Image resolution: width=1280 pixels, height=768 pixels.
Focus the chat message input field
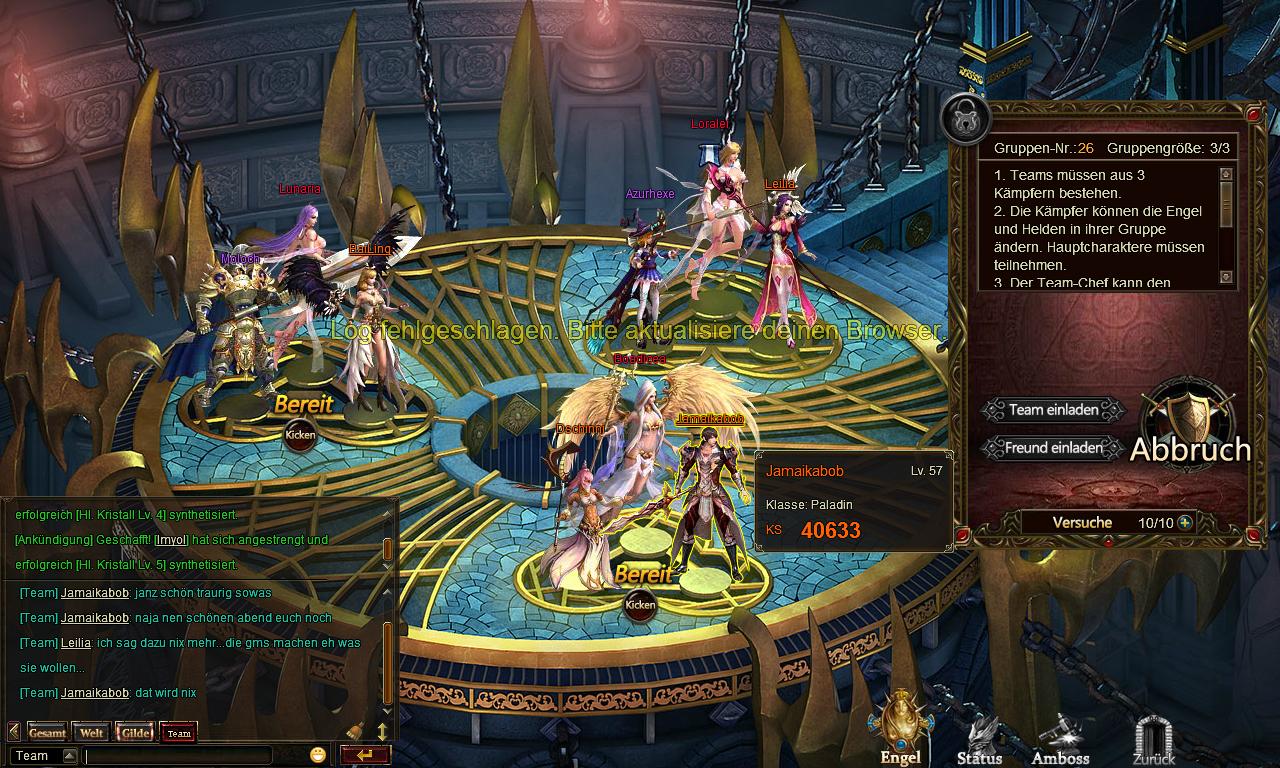click(178, 756)
